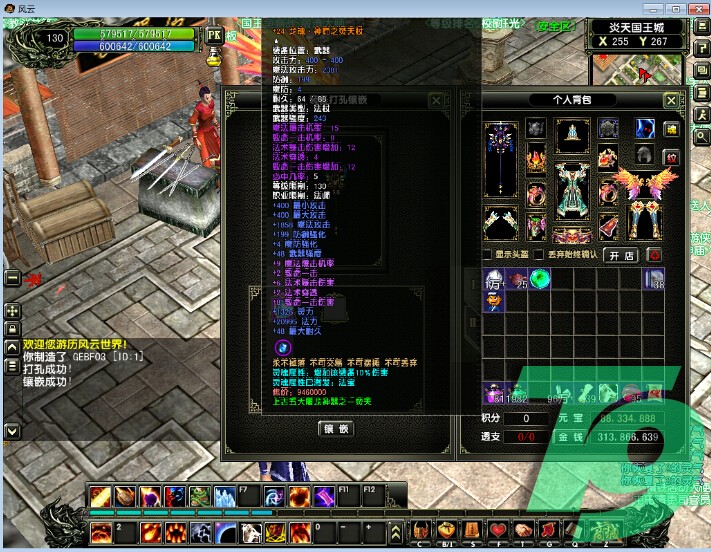Toggle the 丢弃始终确认 discard confirmation checkbox

click(539, 255)
